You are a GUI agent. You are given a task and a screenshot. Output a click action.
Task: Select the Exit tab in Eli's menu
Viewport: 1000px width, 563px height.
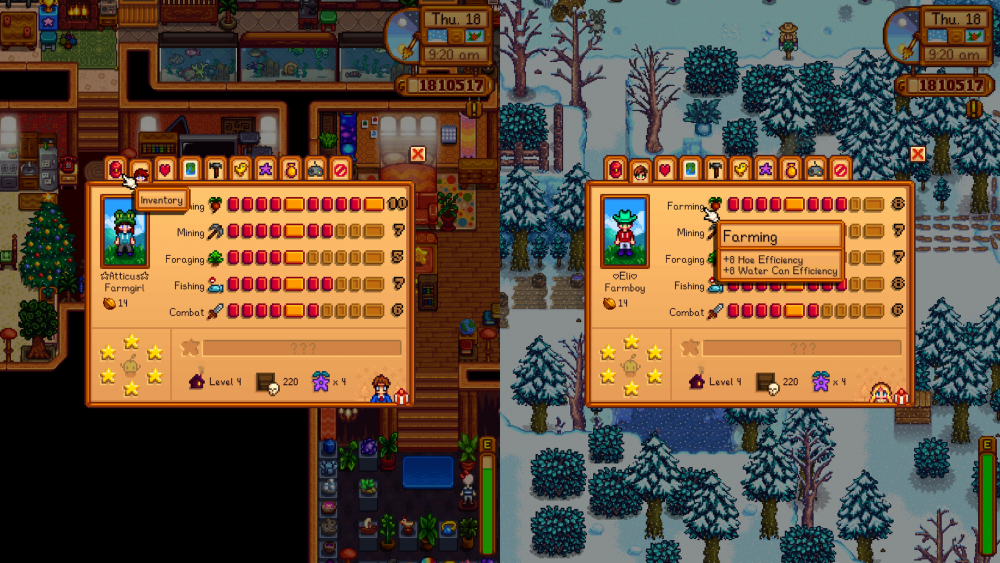840,169
